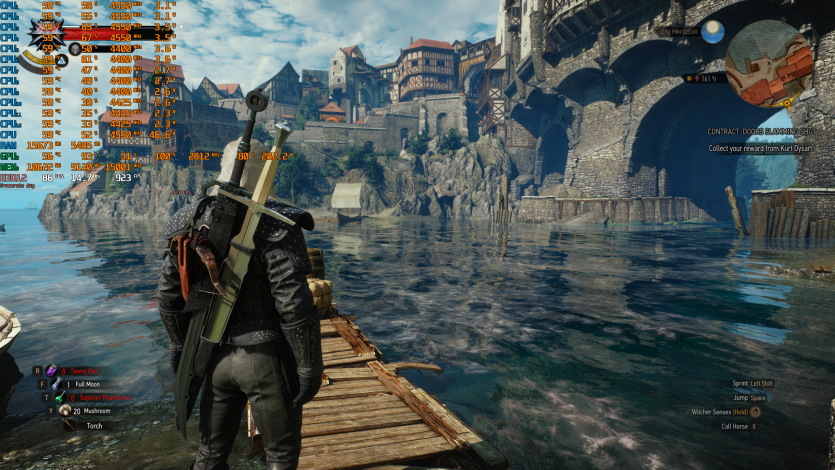Click the sun weather and time icon
Screen dimensions: 835x470
pyautogui.click(x=712, y=32)
